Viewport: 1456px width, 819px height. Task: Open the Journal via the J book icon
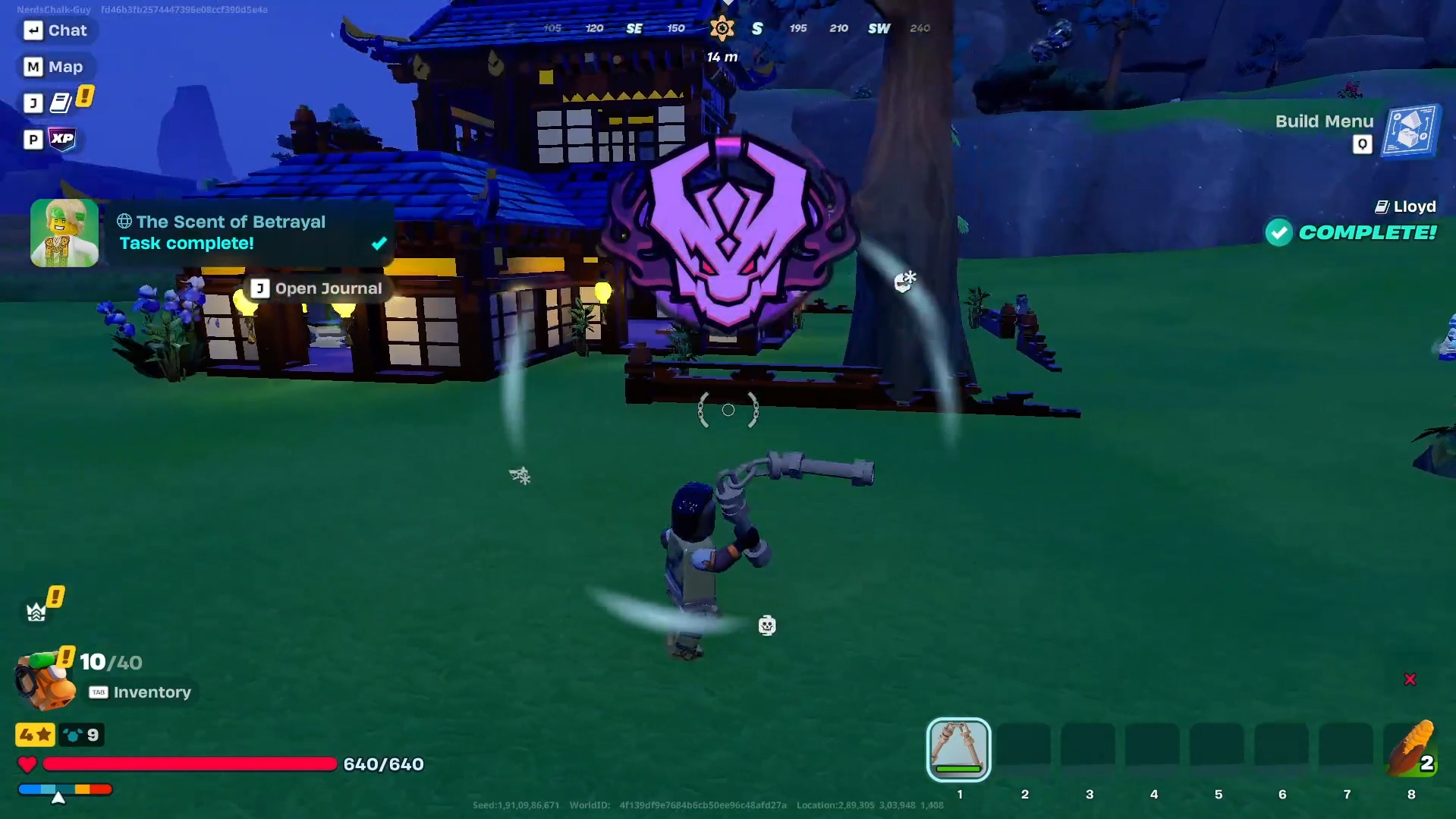tap(62, 101)
